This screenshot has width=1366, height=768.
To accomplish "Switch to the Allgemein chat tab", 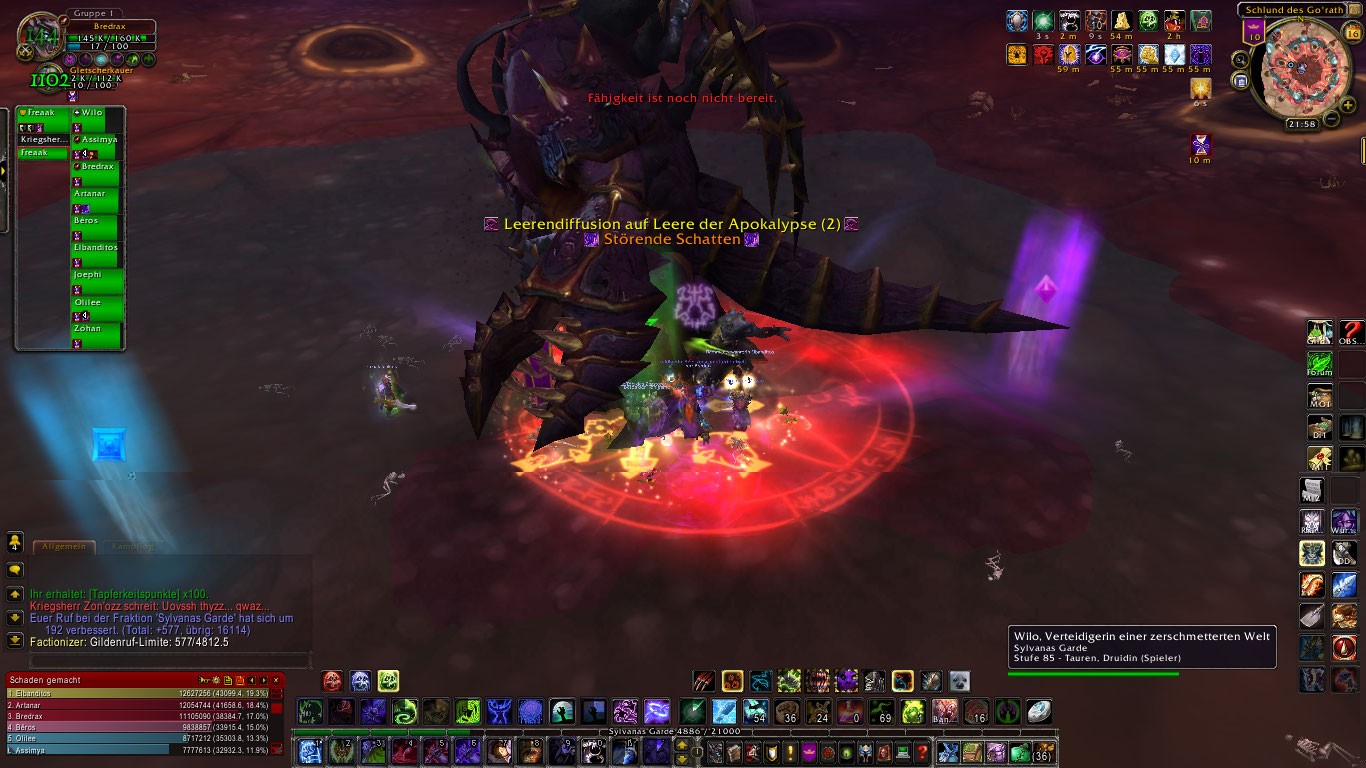I will coord(65,547).
